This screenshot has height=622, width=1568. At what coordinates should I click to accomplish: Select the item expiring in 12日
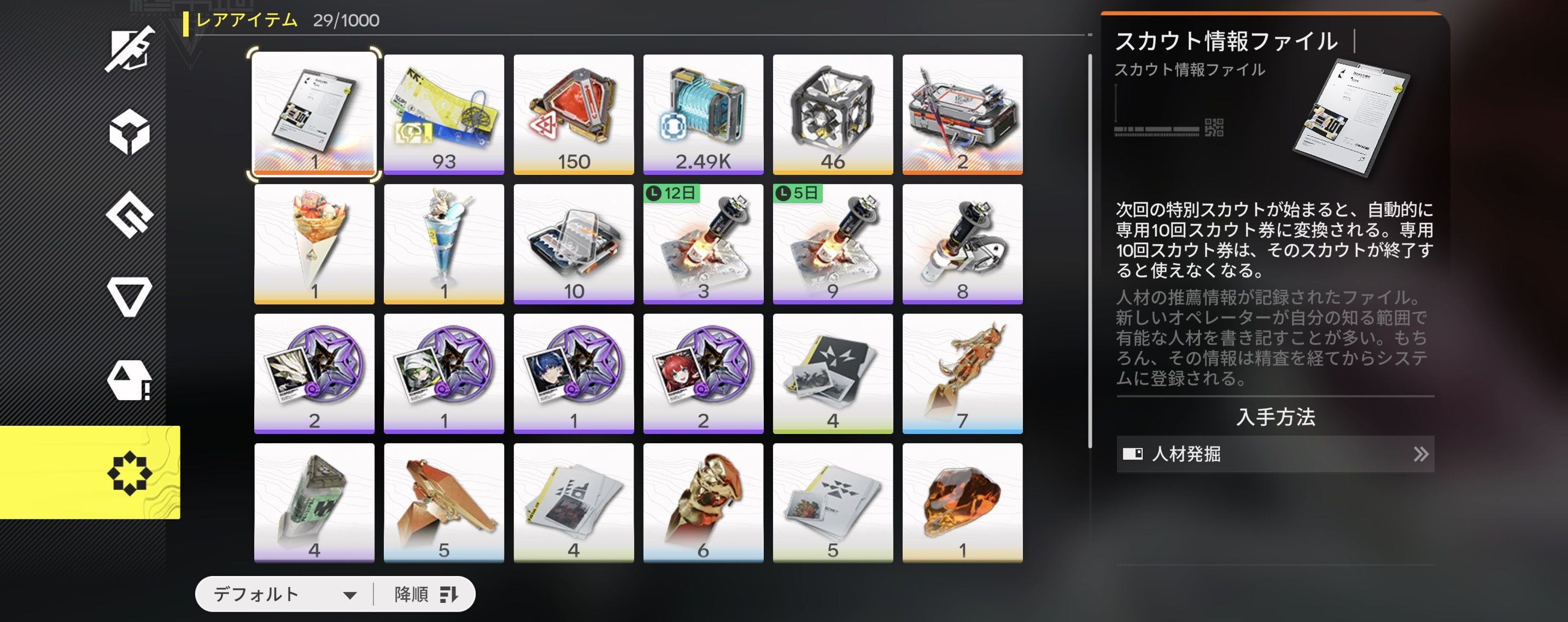703,243
